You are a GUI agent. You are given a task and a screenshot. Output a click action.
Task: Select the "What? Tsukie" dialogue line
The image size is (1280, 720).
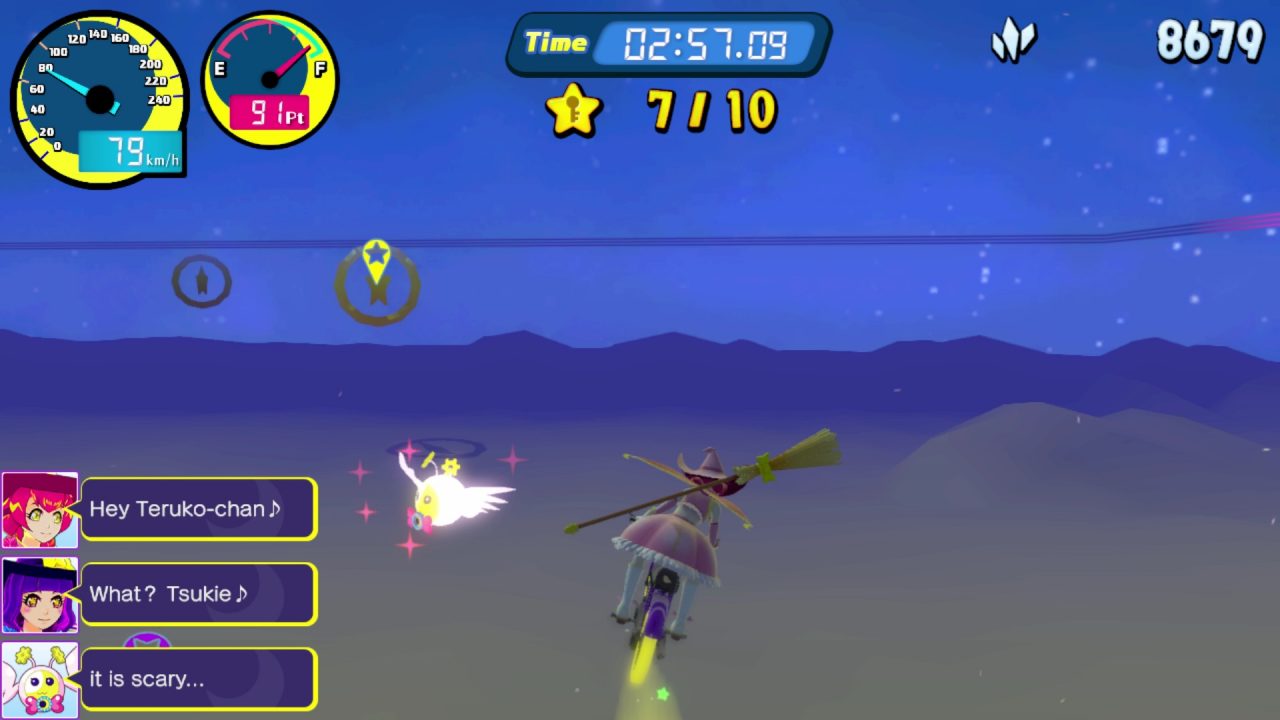coord(198,594)
